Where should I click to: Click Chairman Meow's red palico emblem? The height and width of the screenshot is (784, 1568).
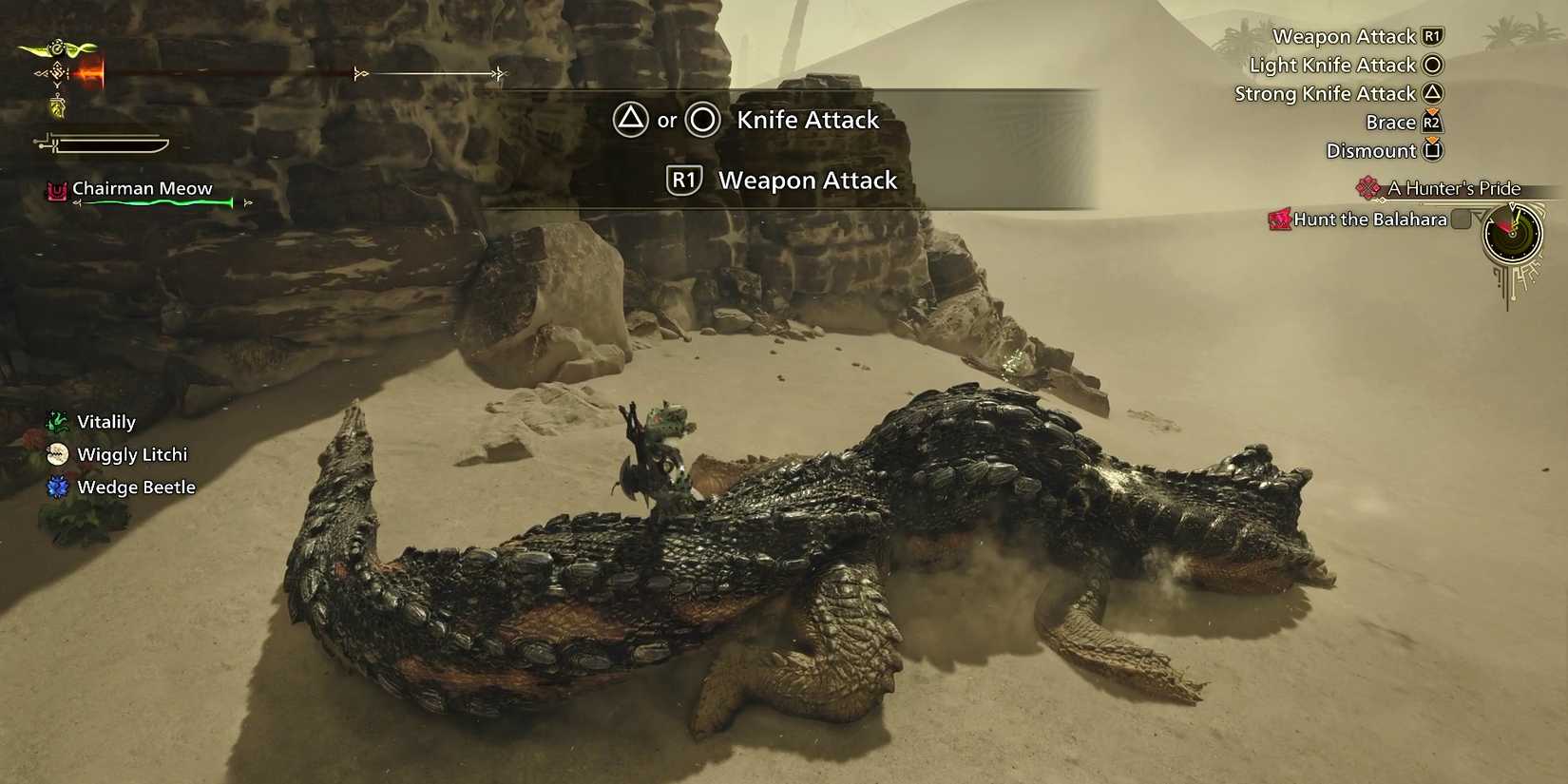[x=55, y=189]
